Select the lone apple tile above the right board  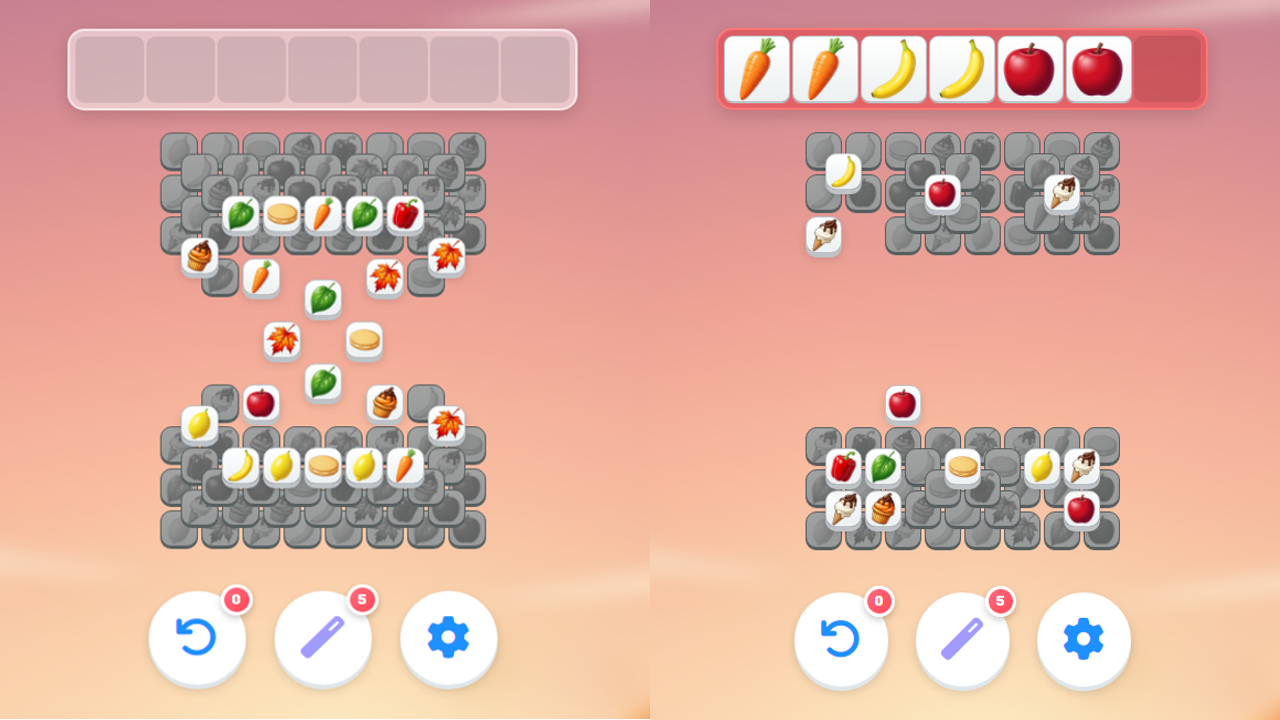[904, 402]
